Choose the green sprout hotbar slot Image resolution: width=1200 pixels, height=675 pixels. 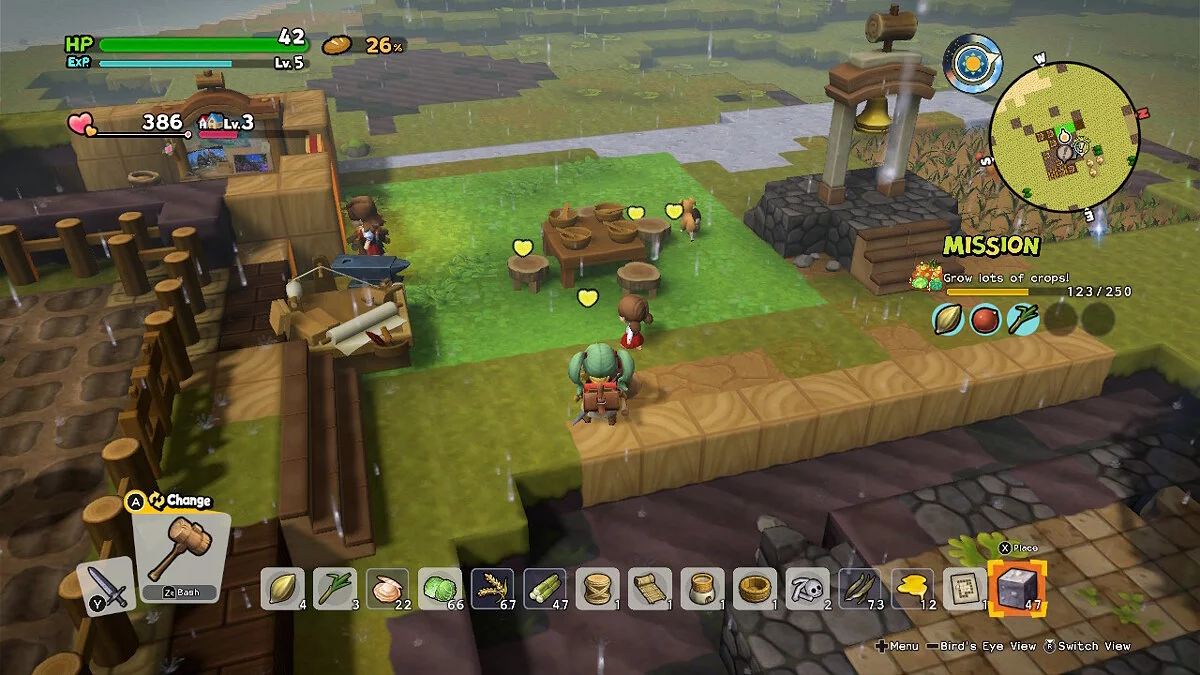(x=335, y=588)
